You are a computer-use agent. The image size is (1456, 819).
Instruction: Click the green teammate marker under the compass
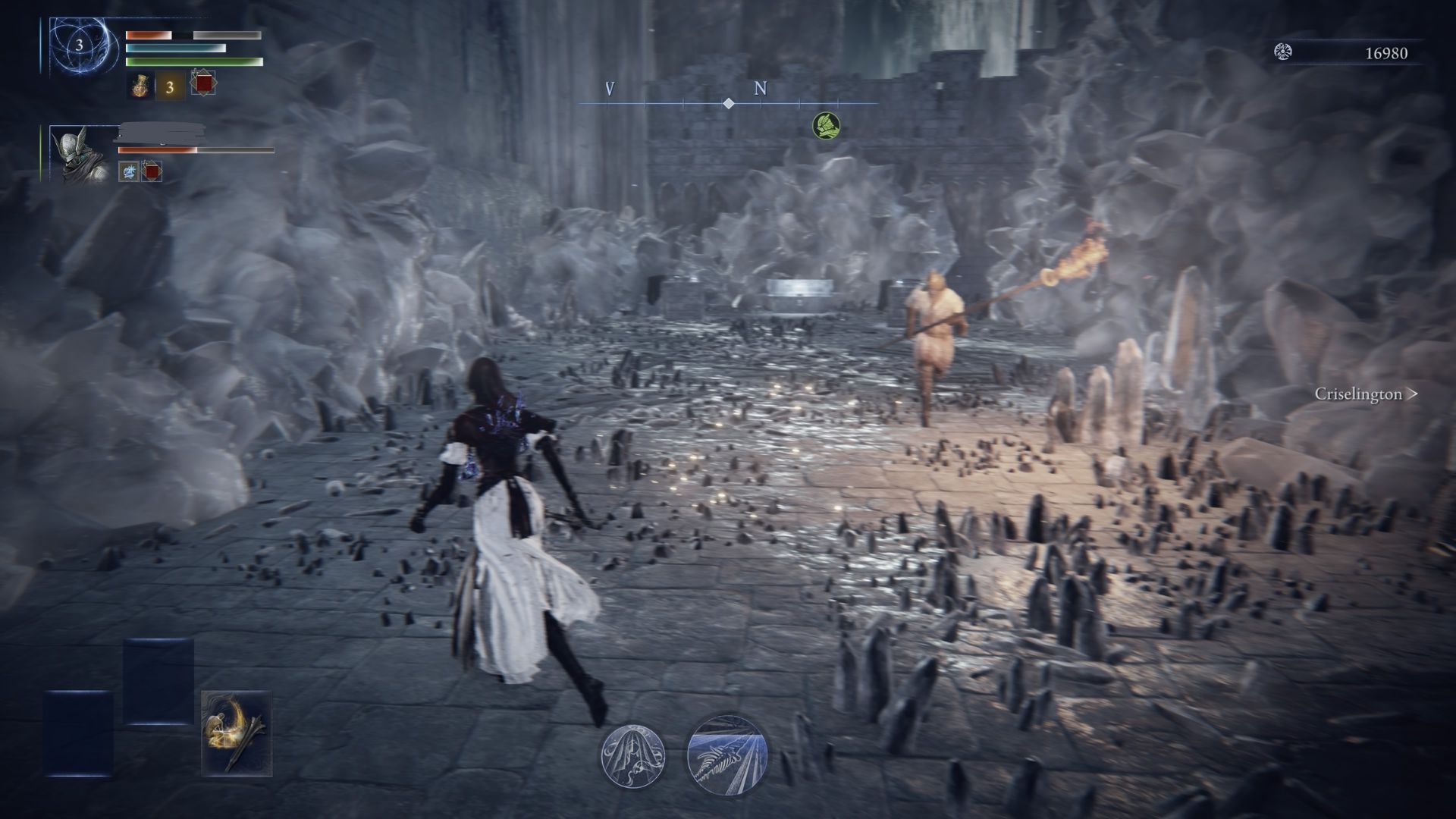pos(826,125)
